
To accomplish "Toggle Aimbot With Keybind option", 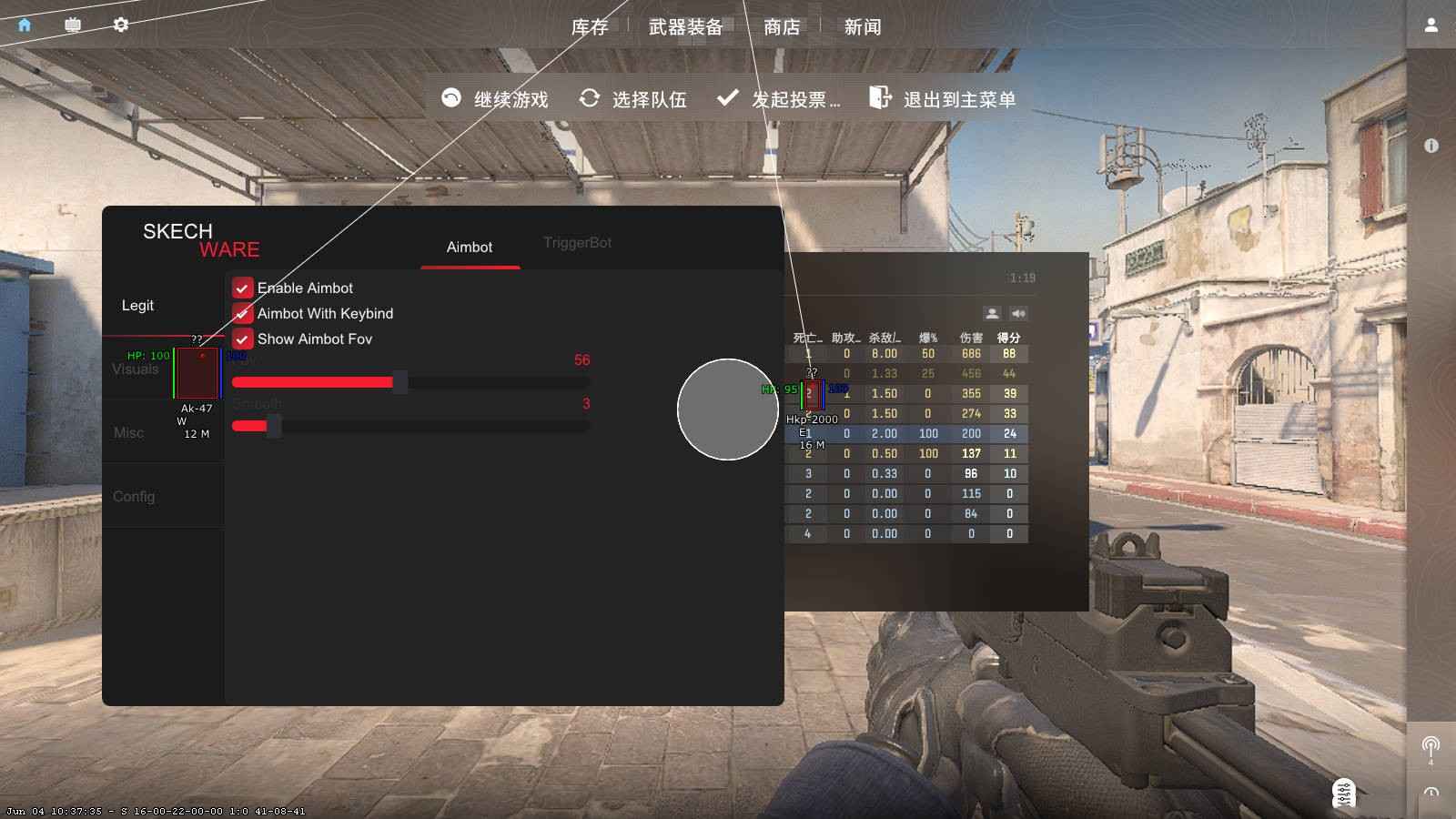I will point(242,313).
